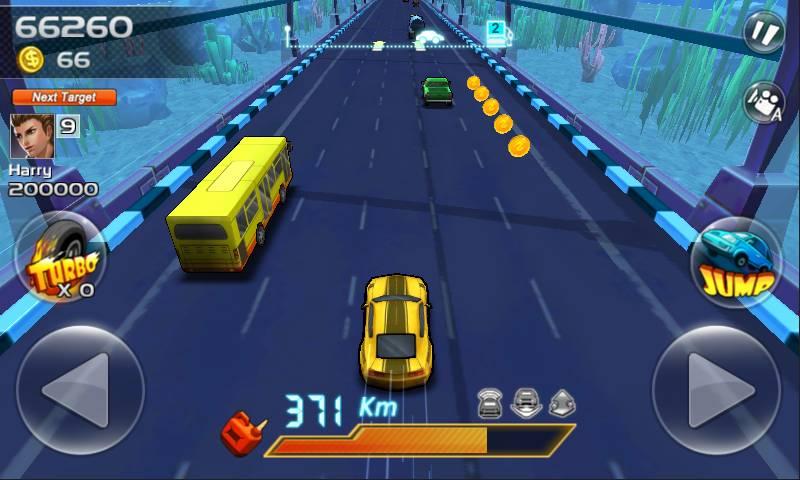Activate the Turbo boost
Viewport: 800px width, 480px height.
click(62, 260)
